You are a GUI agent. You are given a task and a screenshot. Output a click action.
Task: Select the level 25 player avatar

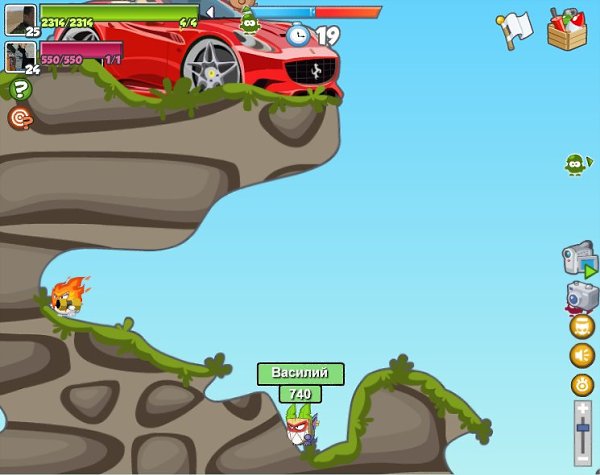[20, 18]
